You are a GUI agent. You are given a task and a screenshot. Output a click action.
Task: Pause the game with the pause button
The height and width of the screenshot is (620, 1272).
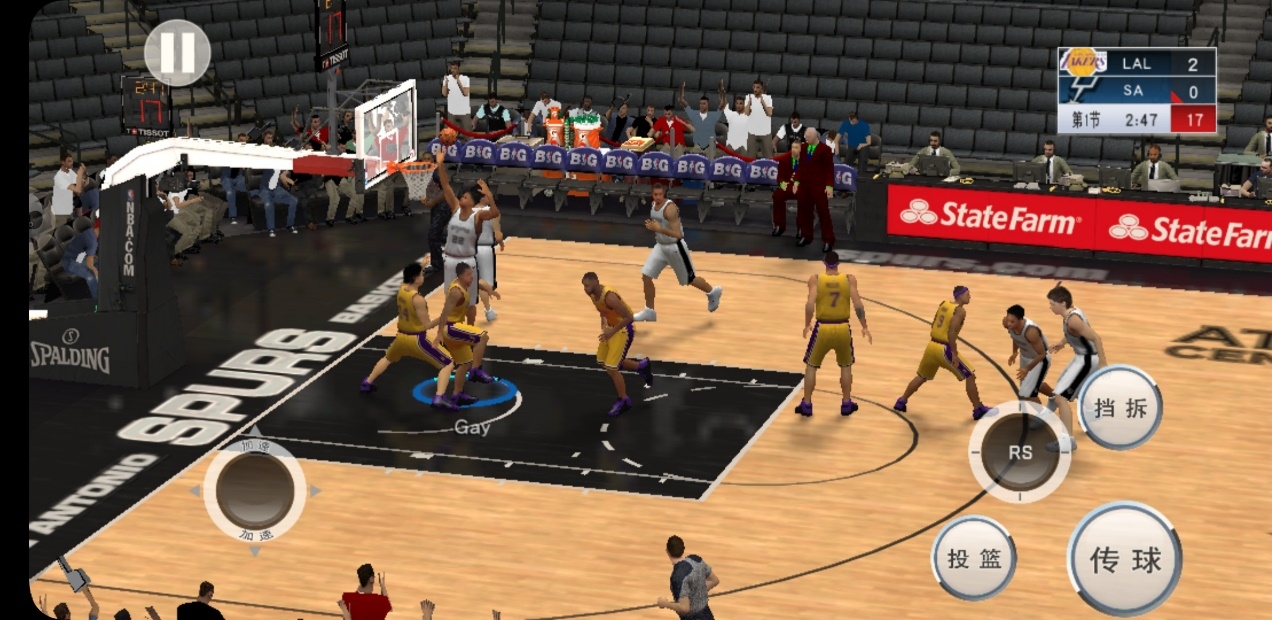[x=177, y=53]
